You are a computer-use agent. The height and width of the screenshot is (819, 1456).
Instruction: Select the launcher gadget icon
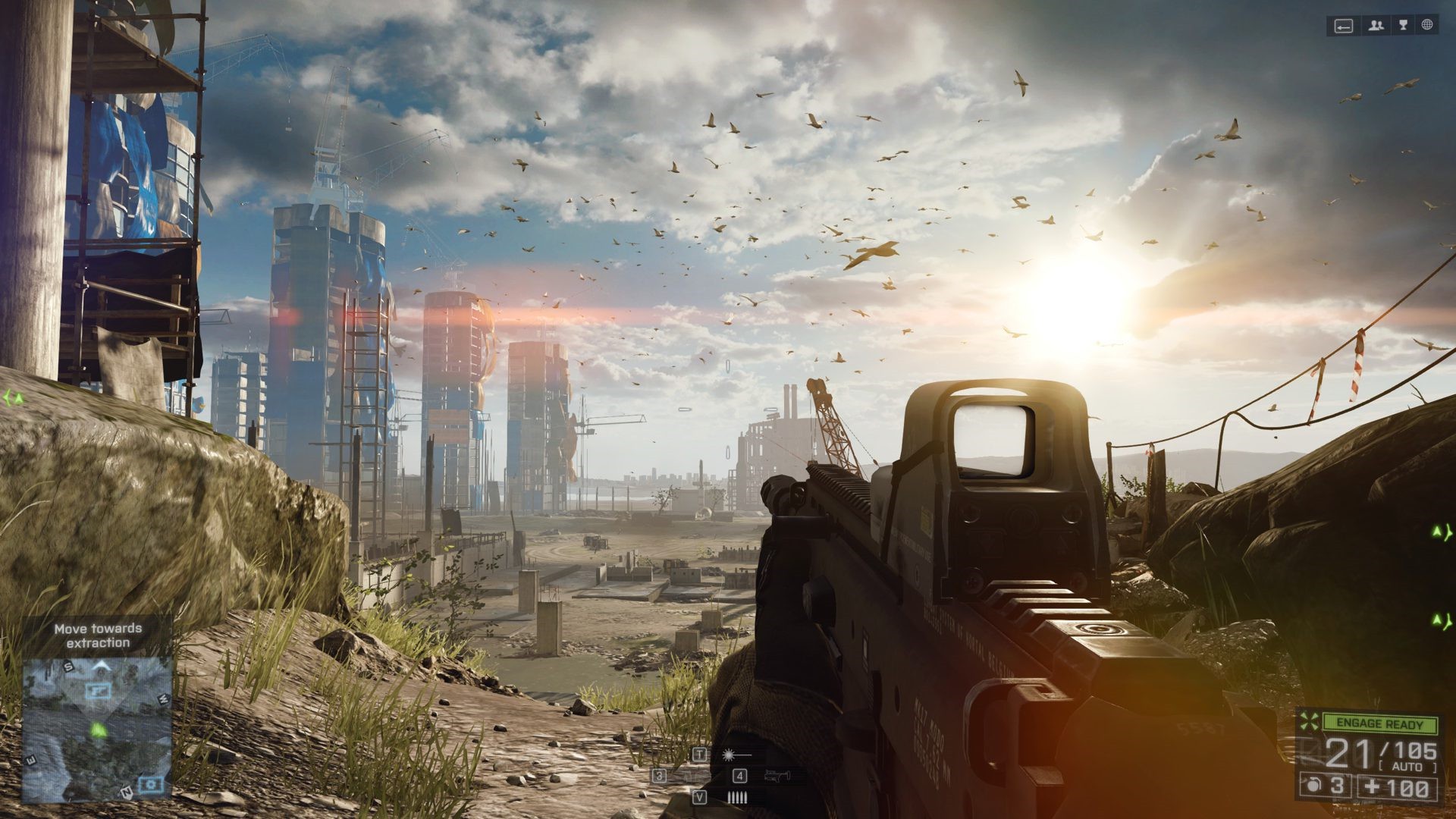pos(776,775)
